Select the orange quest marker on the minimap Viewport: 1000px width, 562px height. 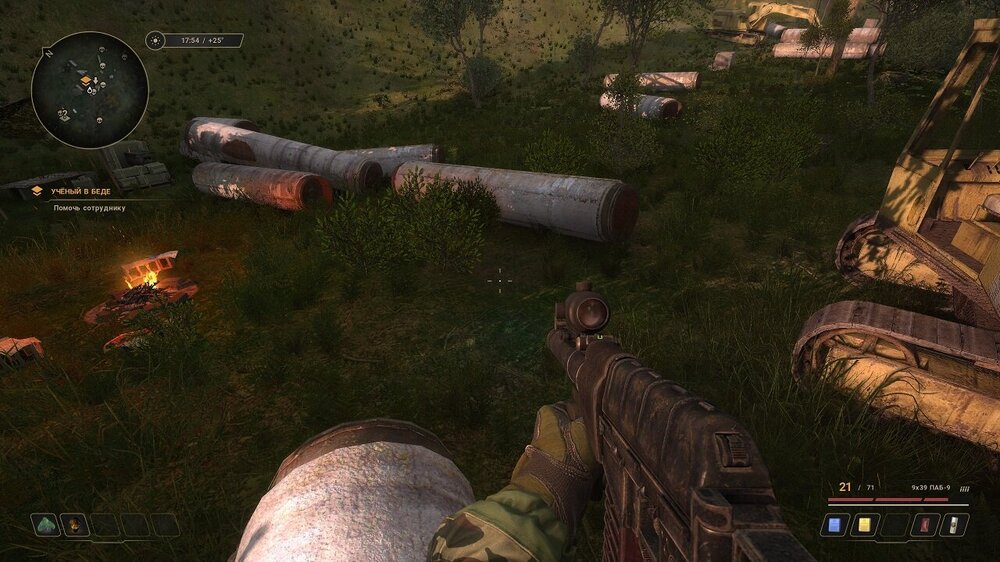(x=86, y=80)
